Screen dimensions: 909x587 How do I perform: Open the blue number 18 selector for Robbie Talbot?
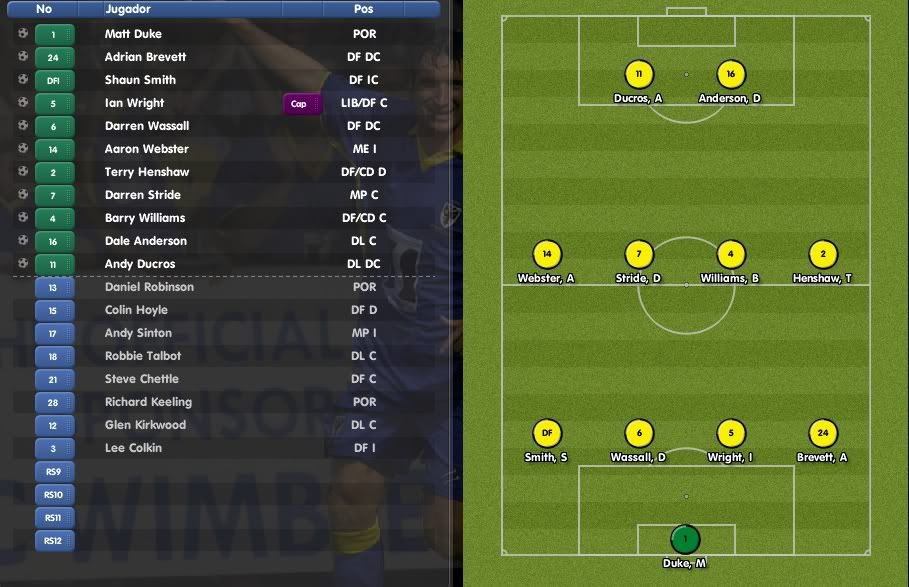tap(54, 356)
